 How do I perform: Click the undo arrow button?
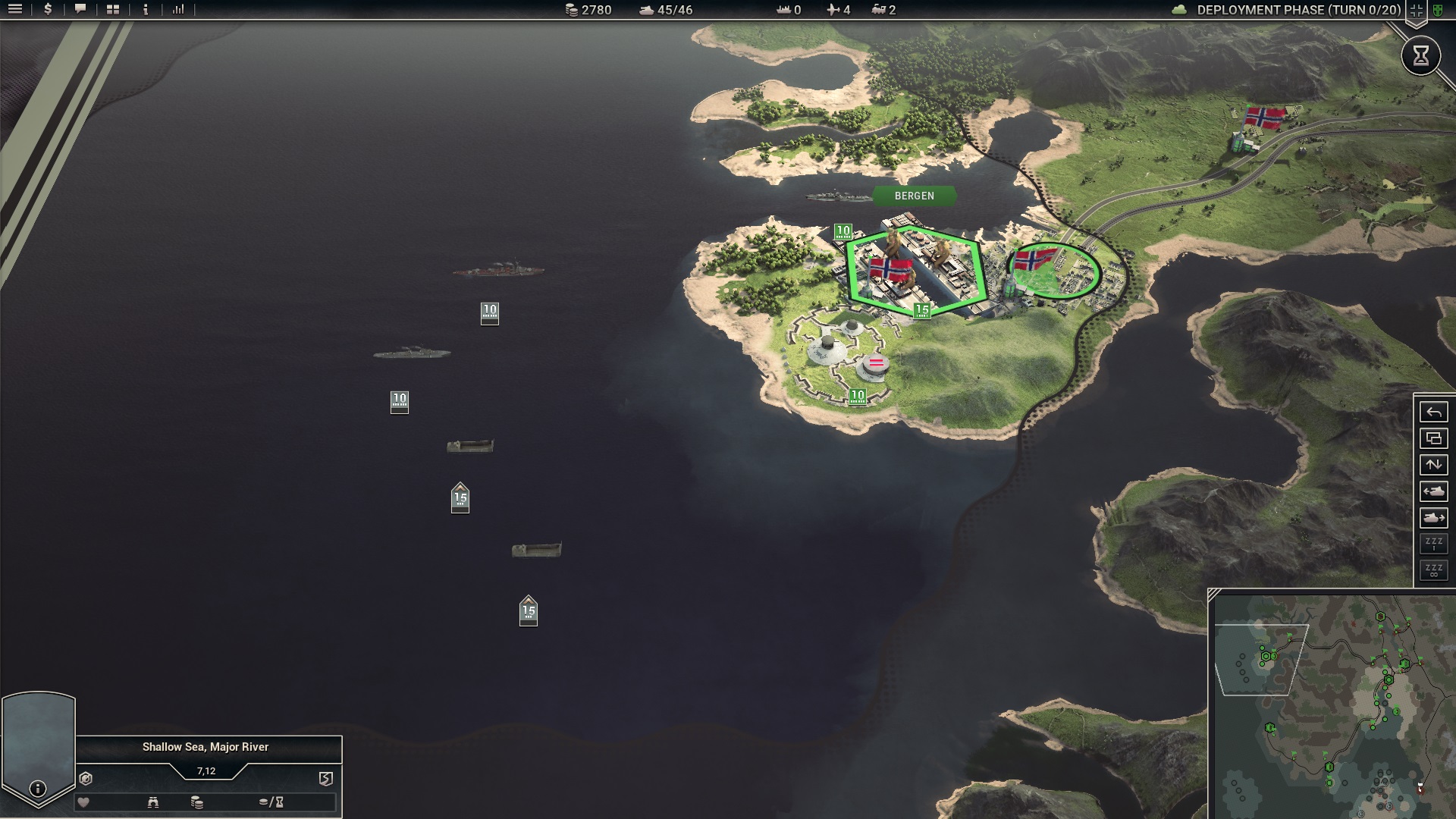[x=1433, y=413]
